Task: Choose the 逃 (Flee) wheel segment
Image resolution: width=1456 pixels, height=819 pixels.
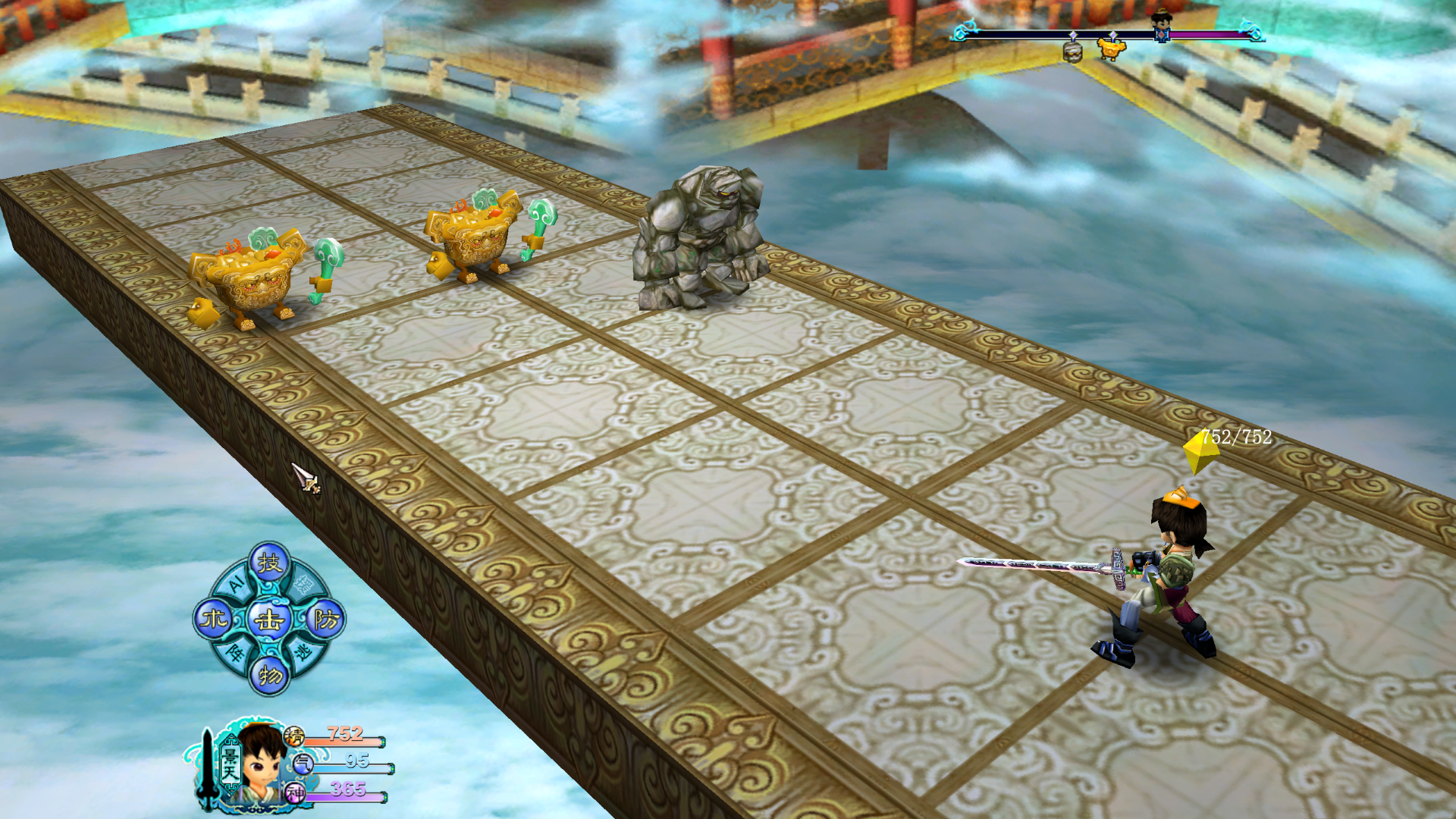Action: [303, 652]
